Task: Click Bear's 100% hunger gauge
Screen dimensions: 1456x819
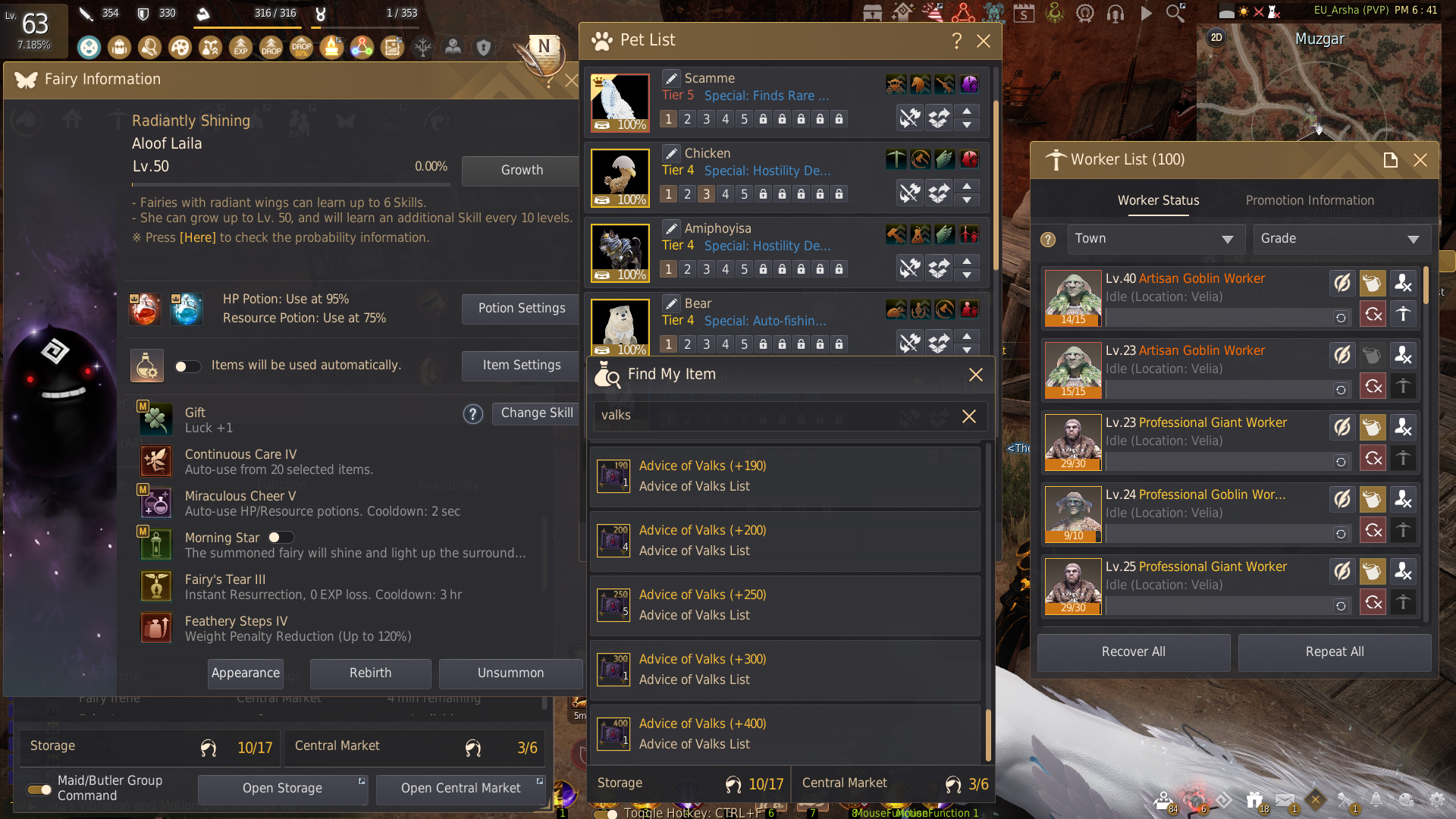Action: point(620,350)
